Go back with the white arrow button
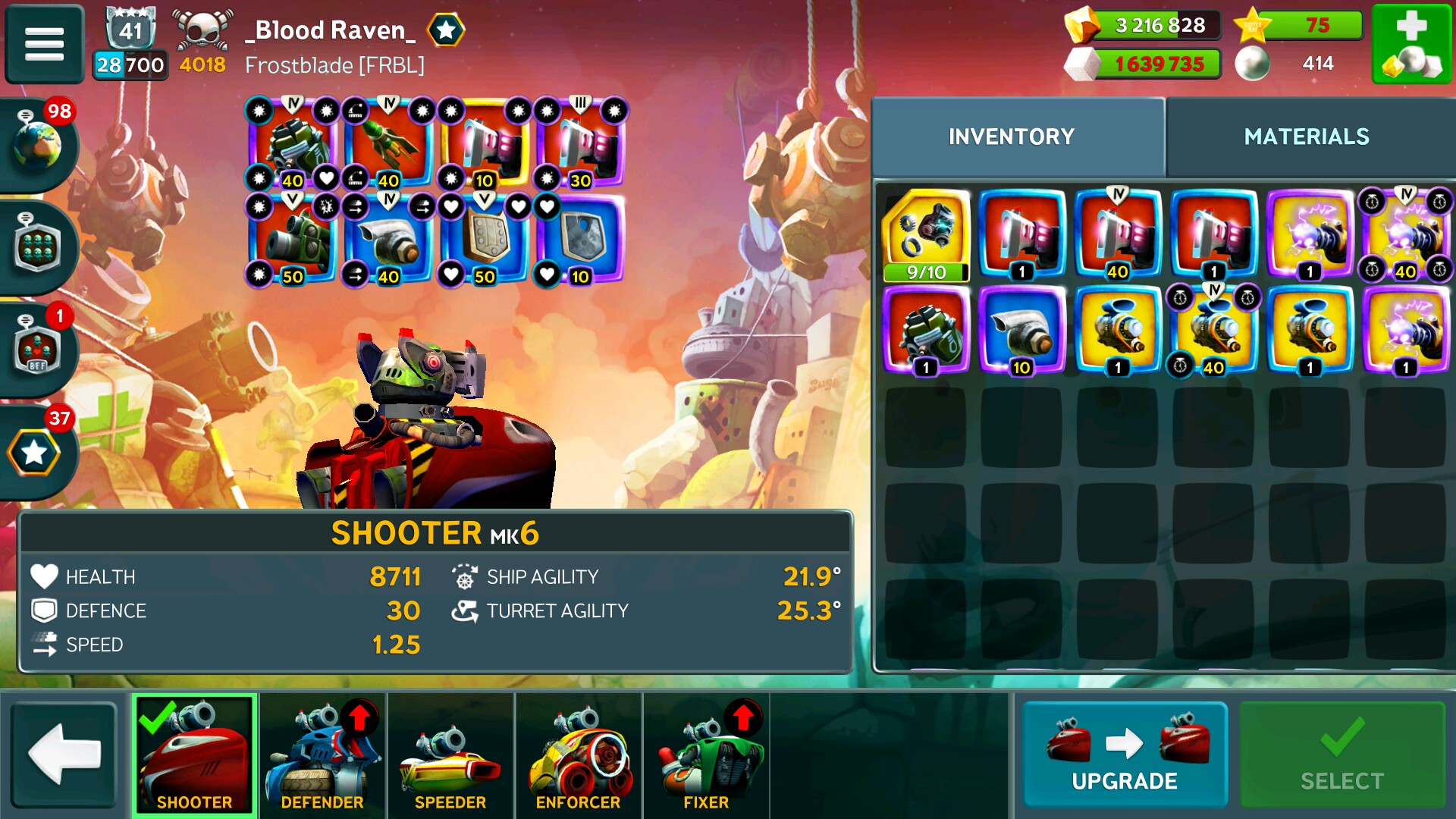 point(64,755)
